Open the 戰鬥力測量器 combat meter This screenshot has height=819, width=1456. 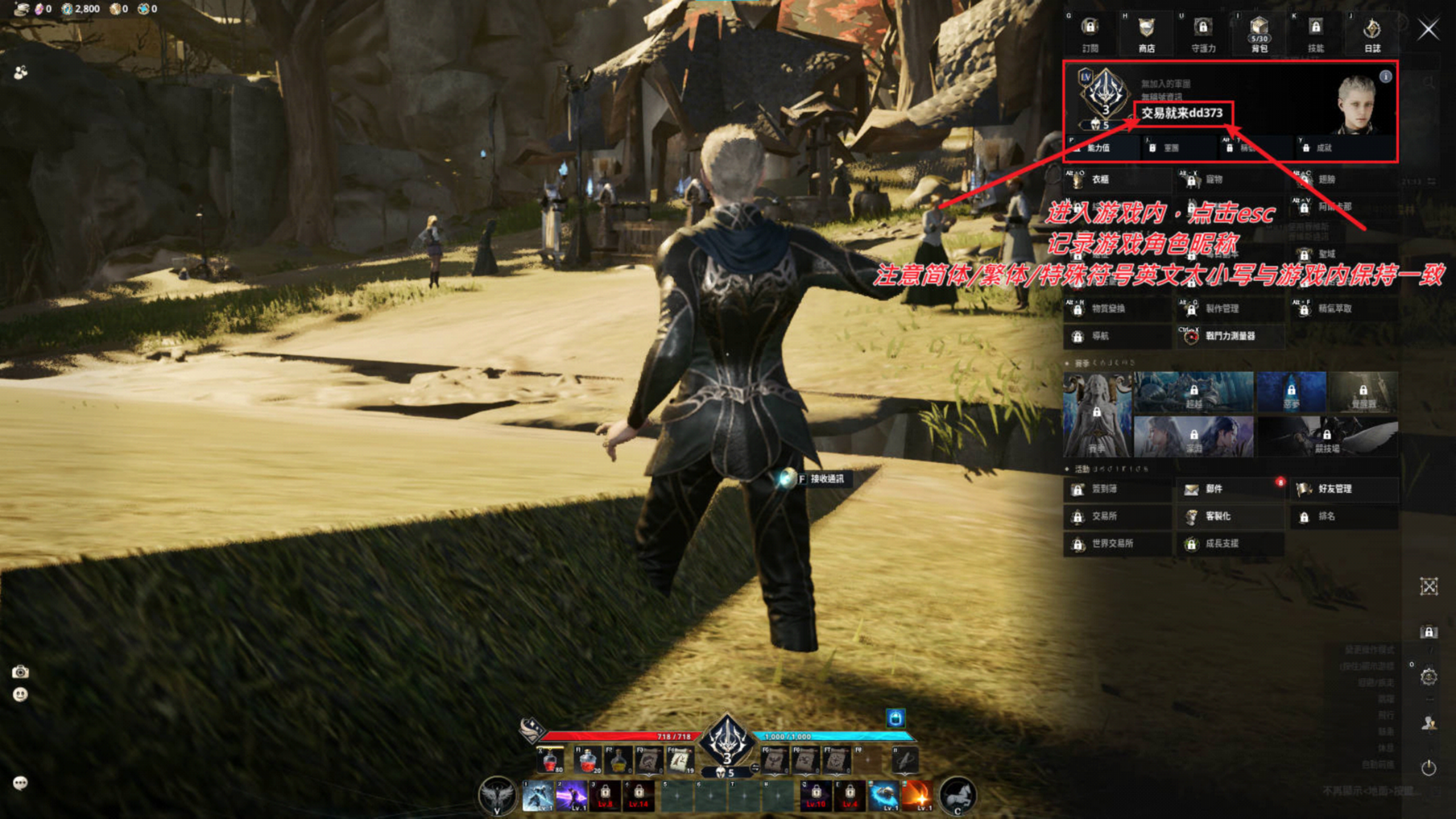(1230, 336)
